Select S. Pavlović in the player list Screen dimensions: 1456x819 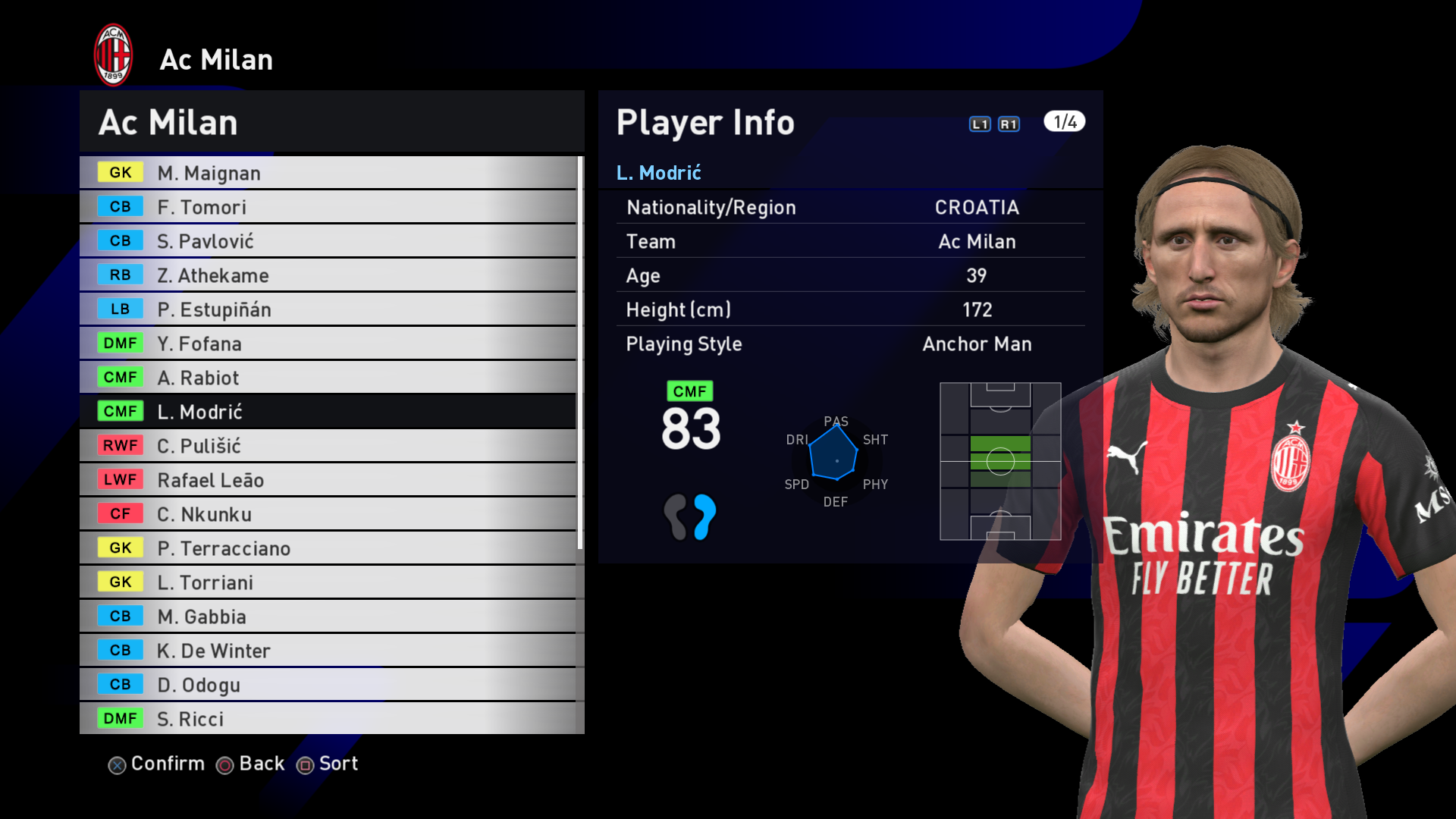point(328,241)
